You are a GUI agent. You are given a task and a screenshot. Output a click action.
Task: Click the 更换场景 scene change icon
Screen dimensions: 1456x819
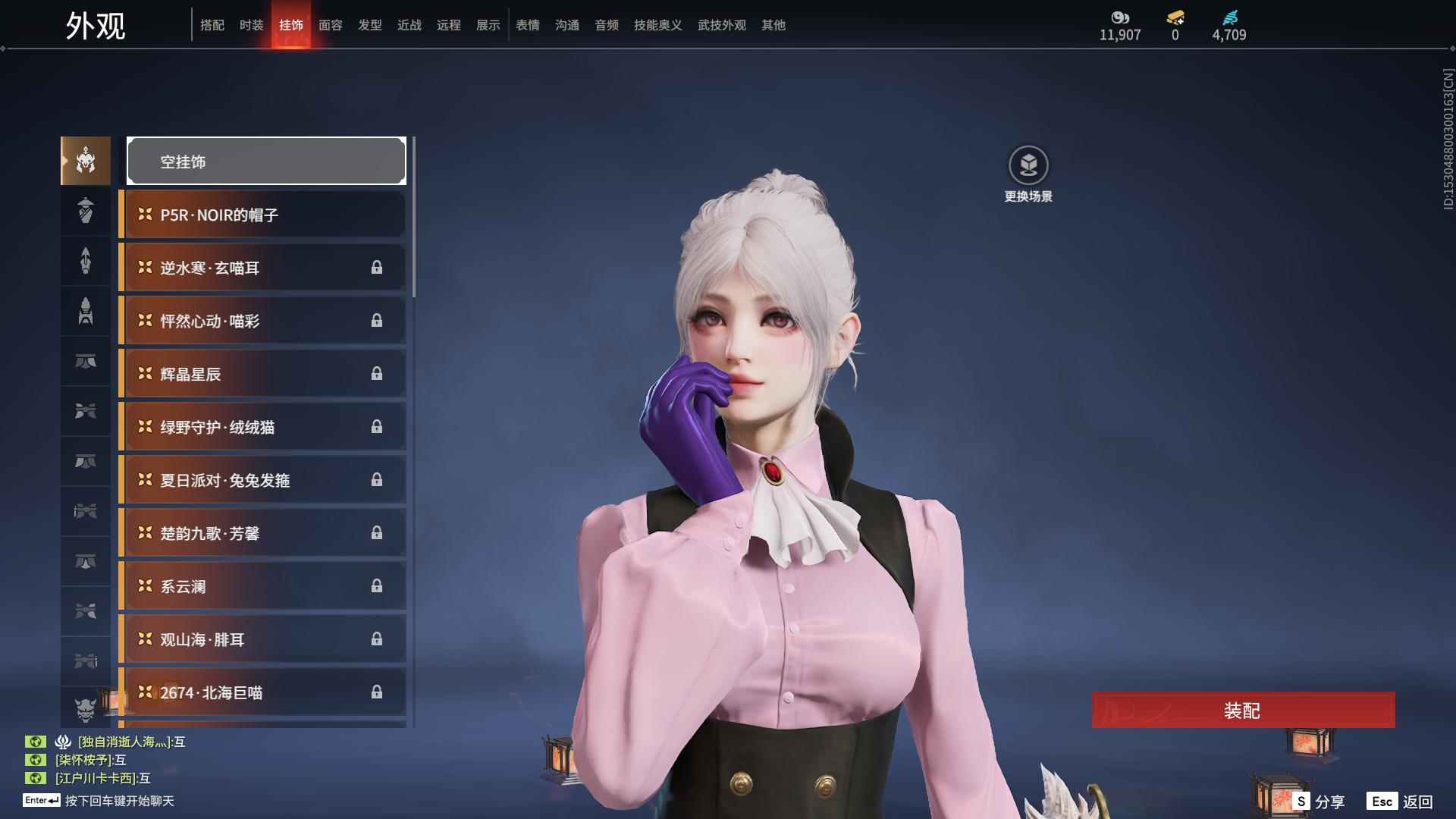coord(1028,166)
